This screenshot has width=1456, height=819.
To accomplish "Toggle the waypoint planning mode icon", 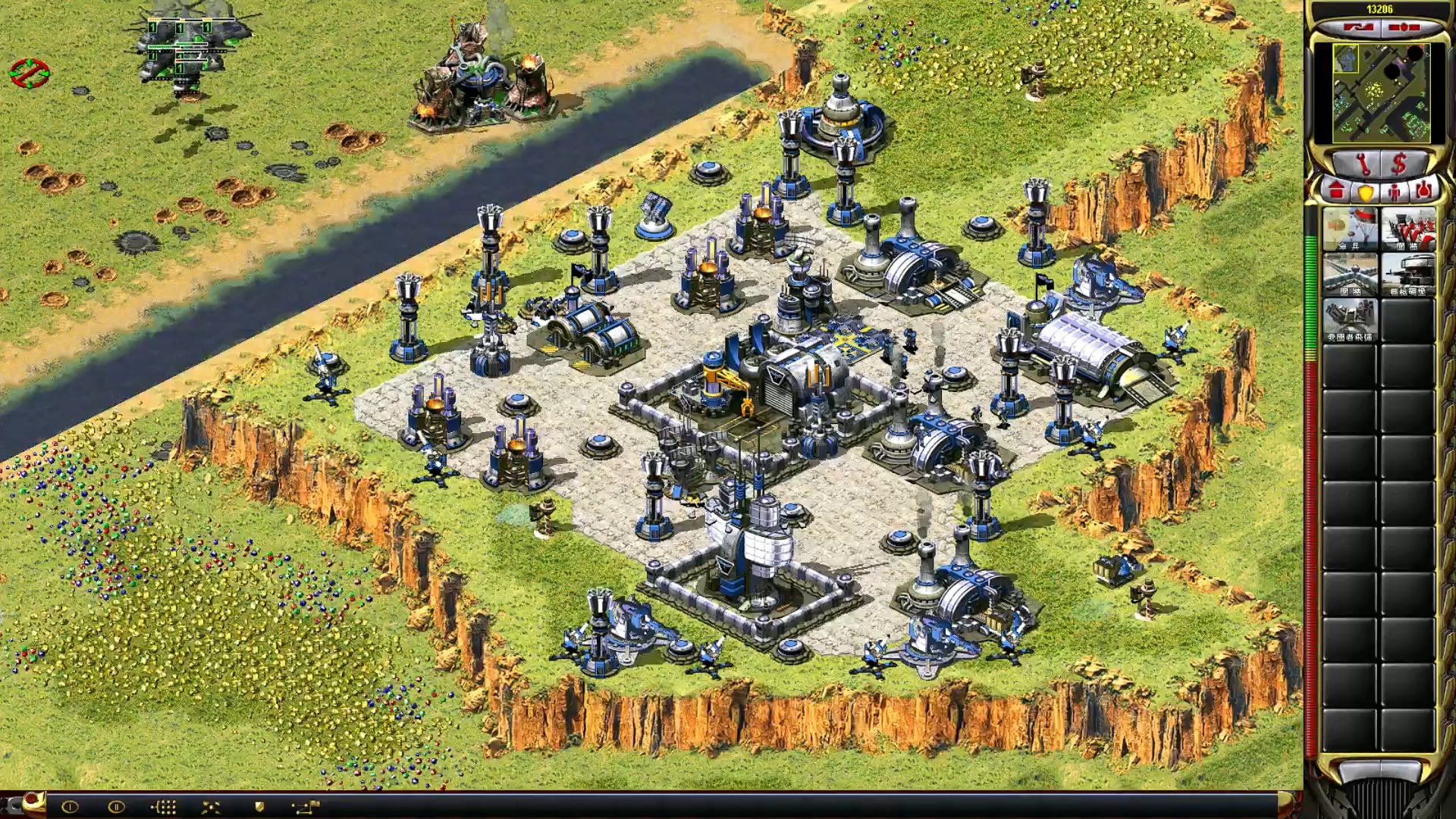I will 306,807.
